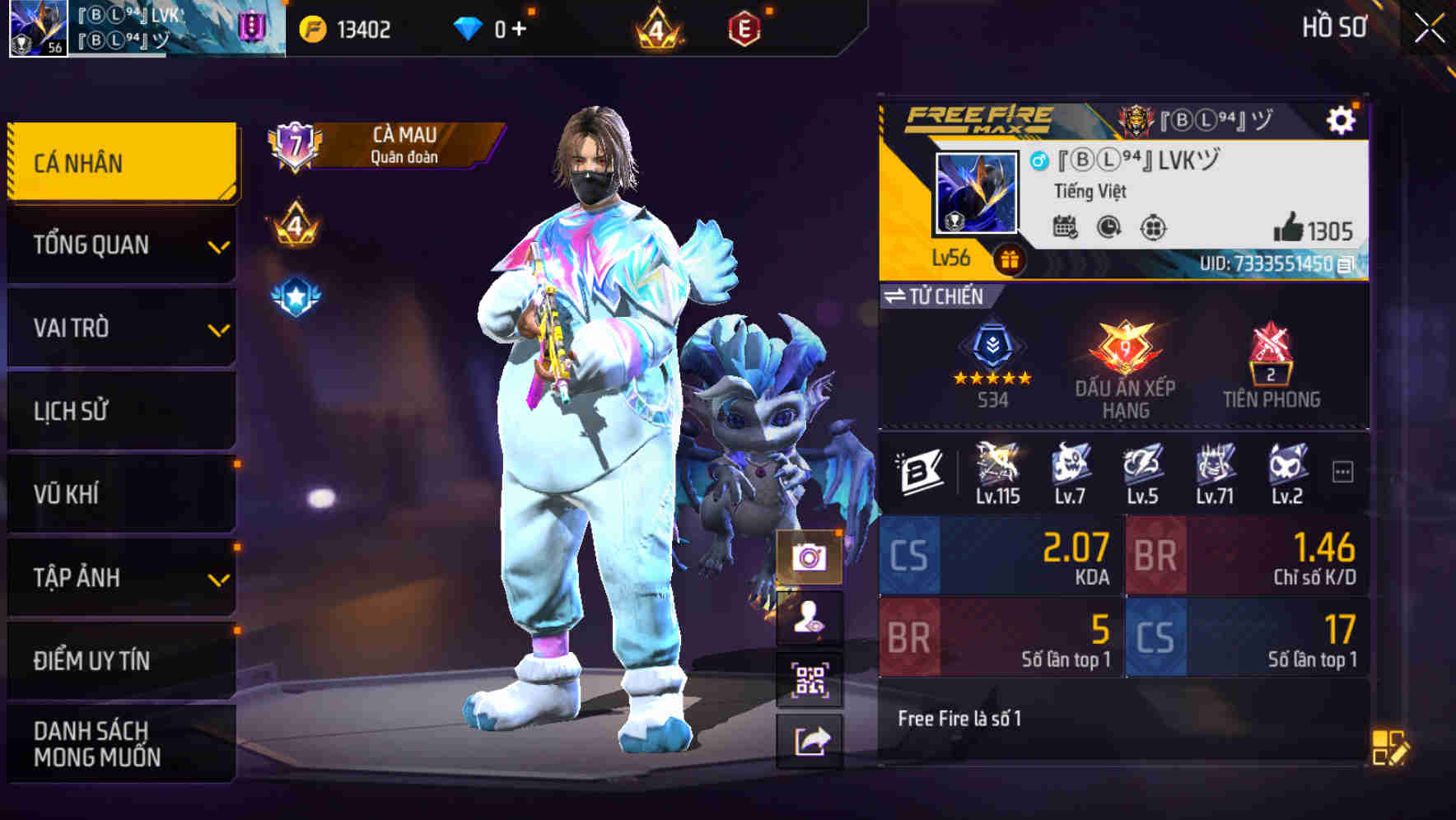Open the CÁ NHÂN tab
This screenshot has height=820, width=1456.
pos(119,162)
